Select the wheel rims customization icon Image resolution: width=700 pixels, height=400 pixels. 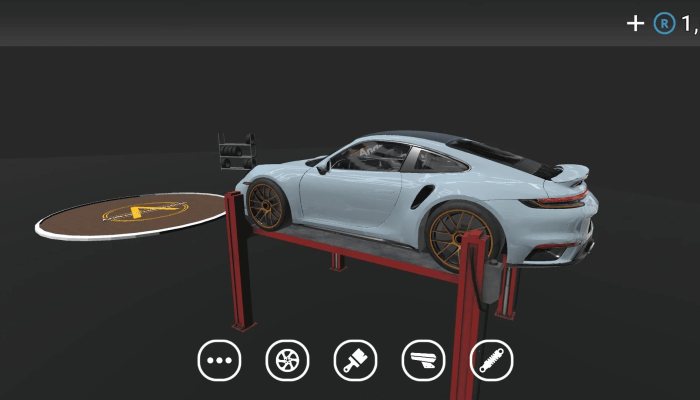click(287, 360)
